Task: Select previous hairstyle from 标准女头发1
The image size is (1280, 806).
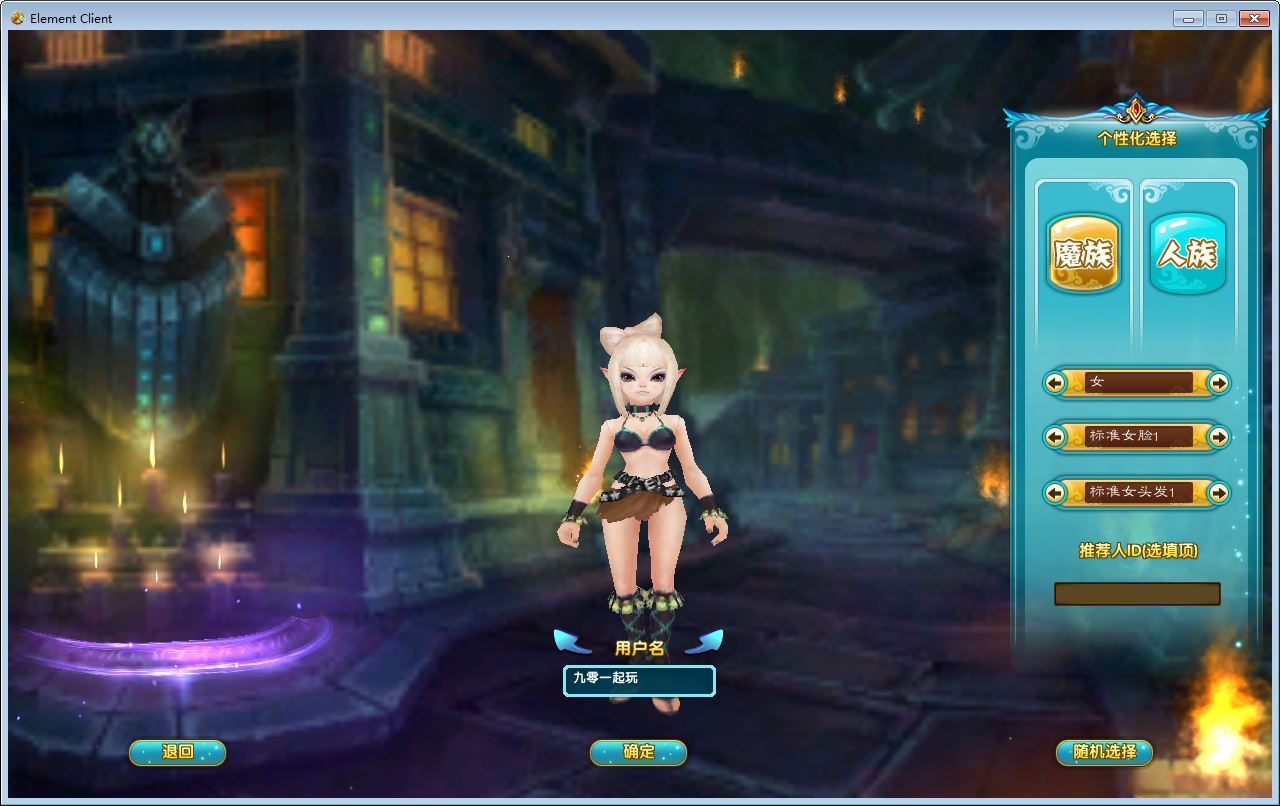Action: [1055, 493]
